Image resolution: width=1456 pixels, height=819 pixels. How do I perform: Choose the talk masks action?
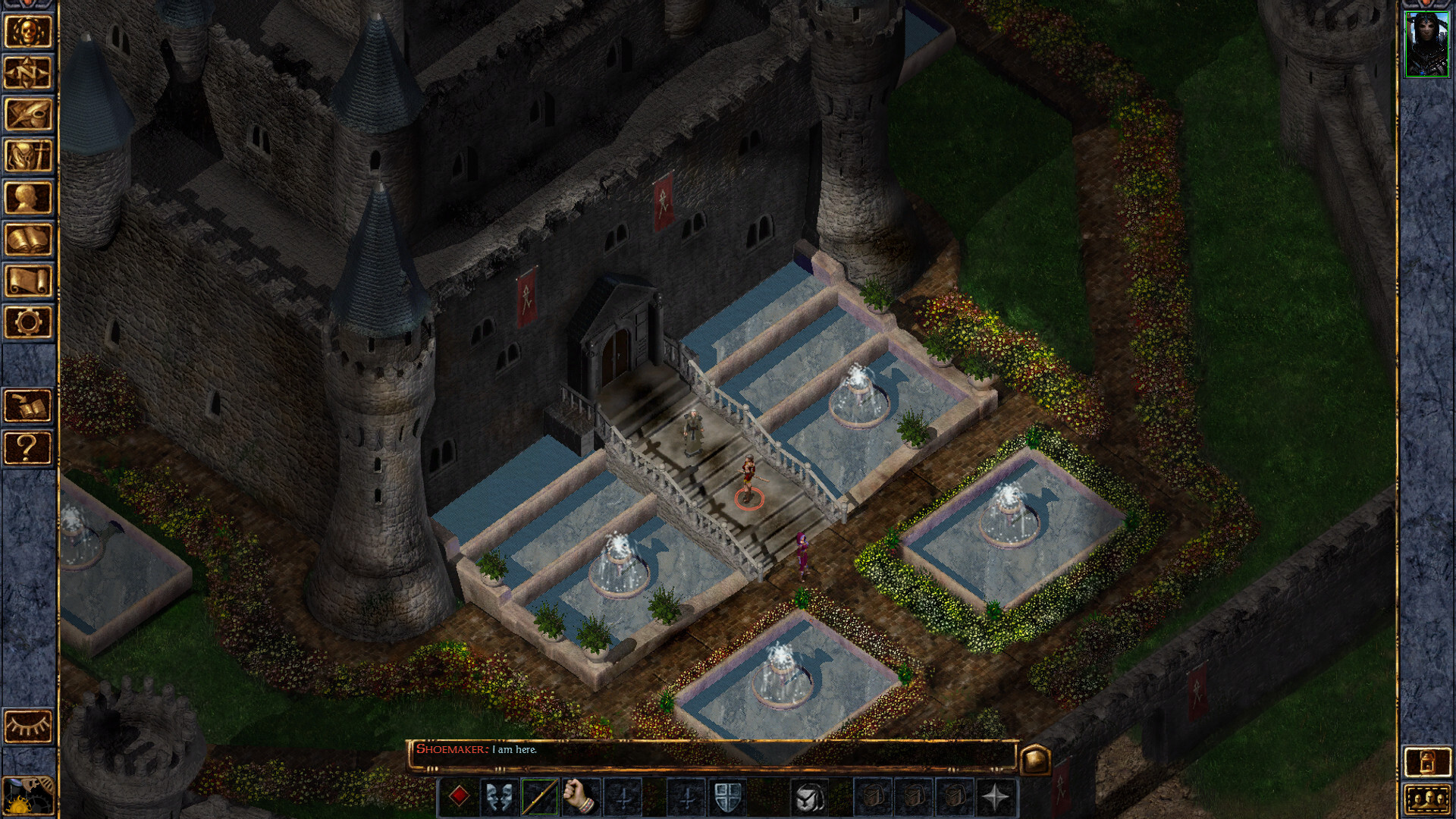coord(499,798)
